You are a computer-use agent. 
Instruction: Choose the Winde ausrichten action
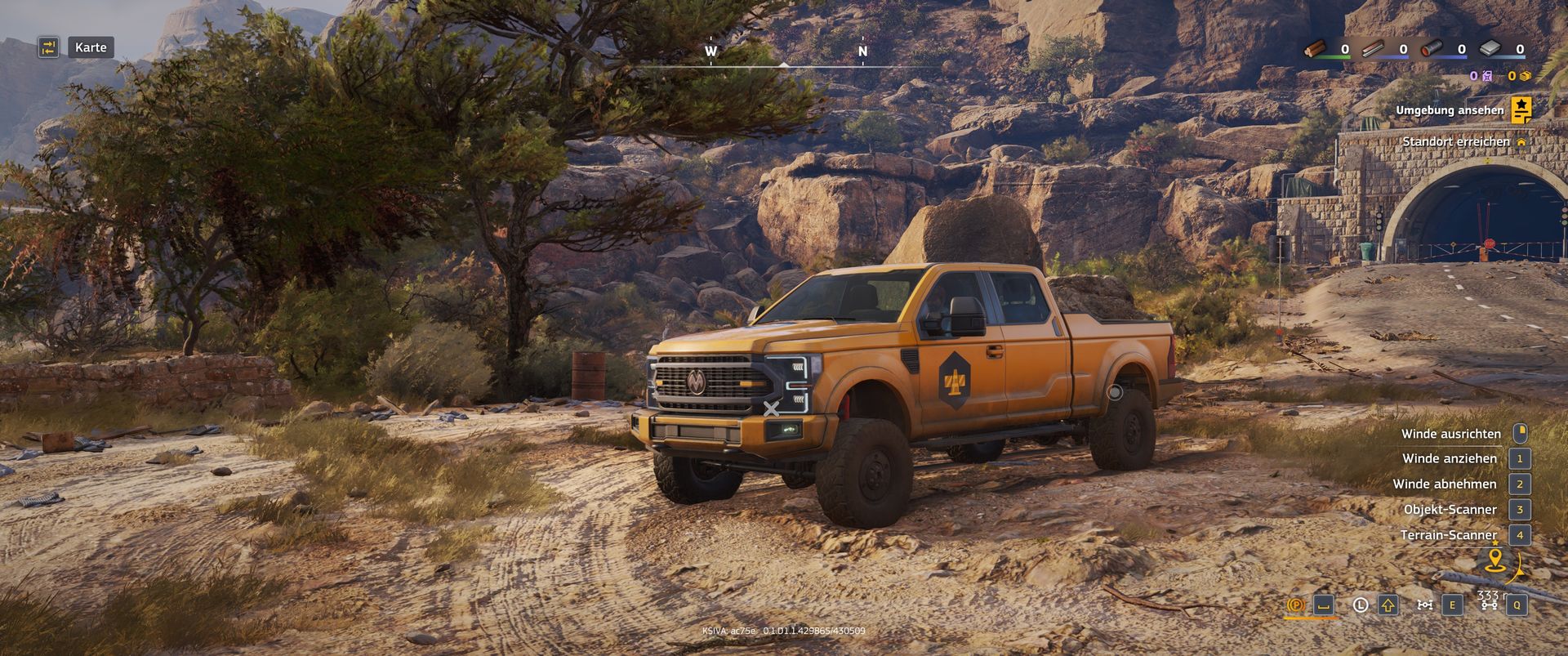coord(1451,434)
